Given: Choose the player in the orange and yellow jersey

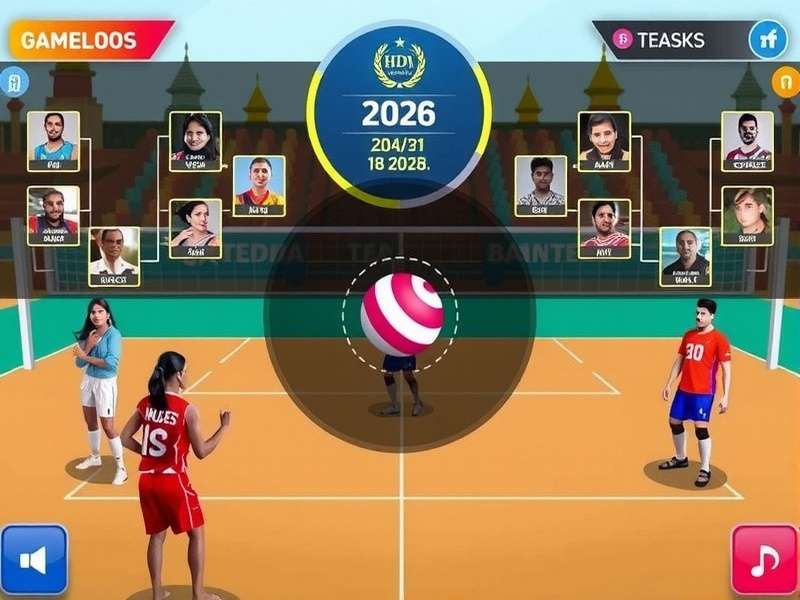Looking at the screenshot, I should tap(259, 185).
